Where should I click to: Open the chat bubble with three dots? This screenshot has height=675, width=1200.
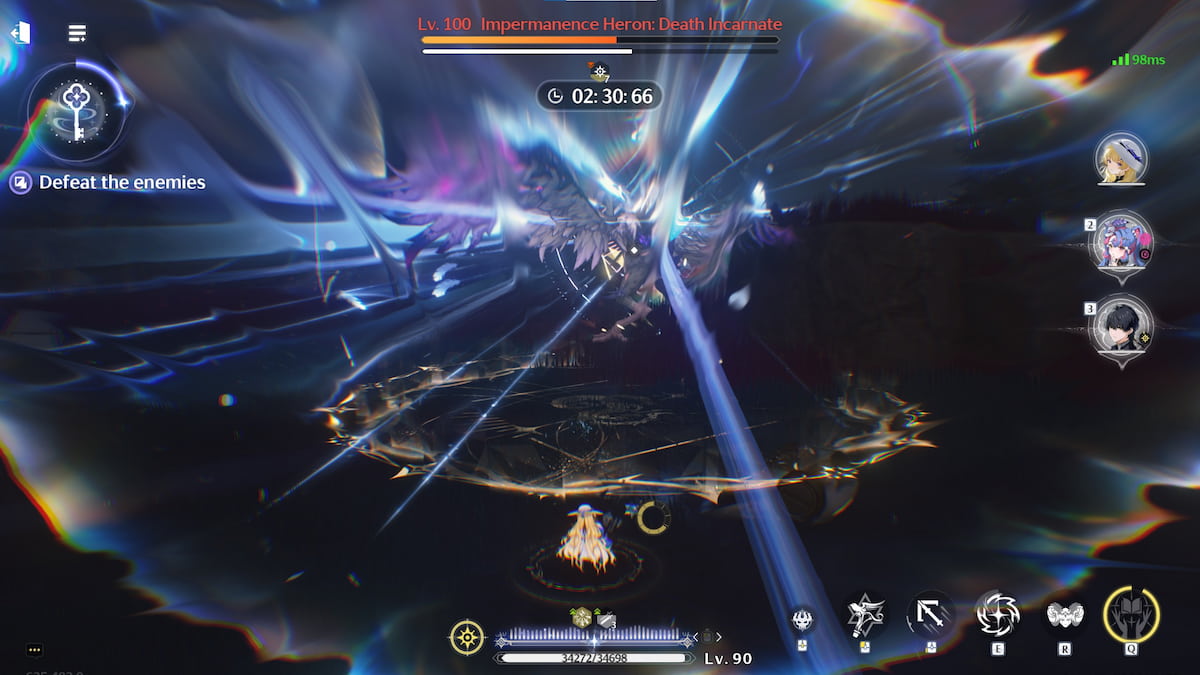tap(35, 650)
